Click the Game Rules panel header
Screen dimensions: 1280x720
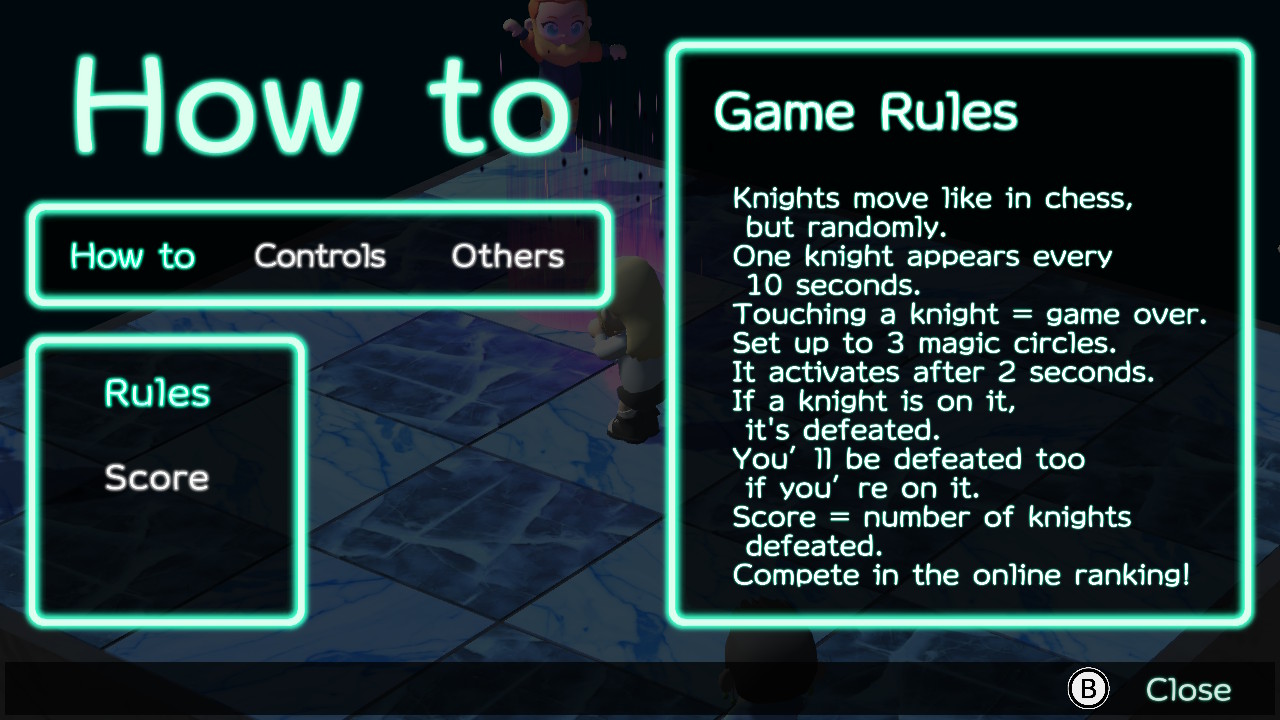point(866,111)
